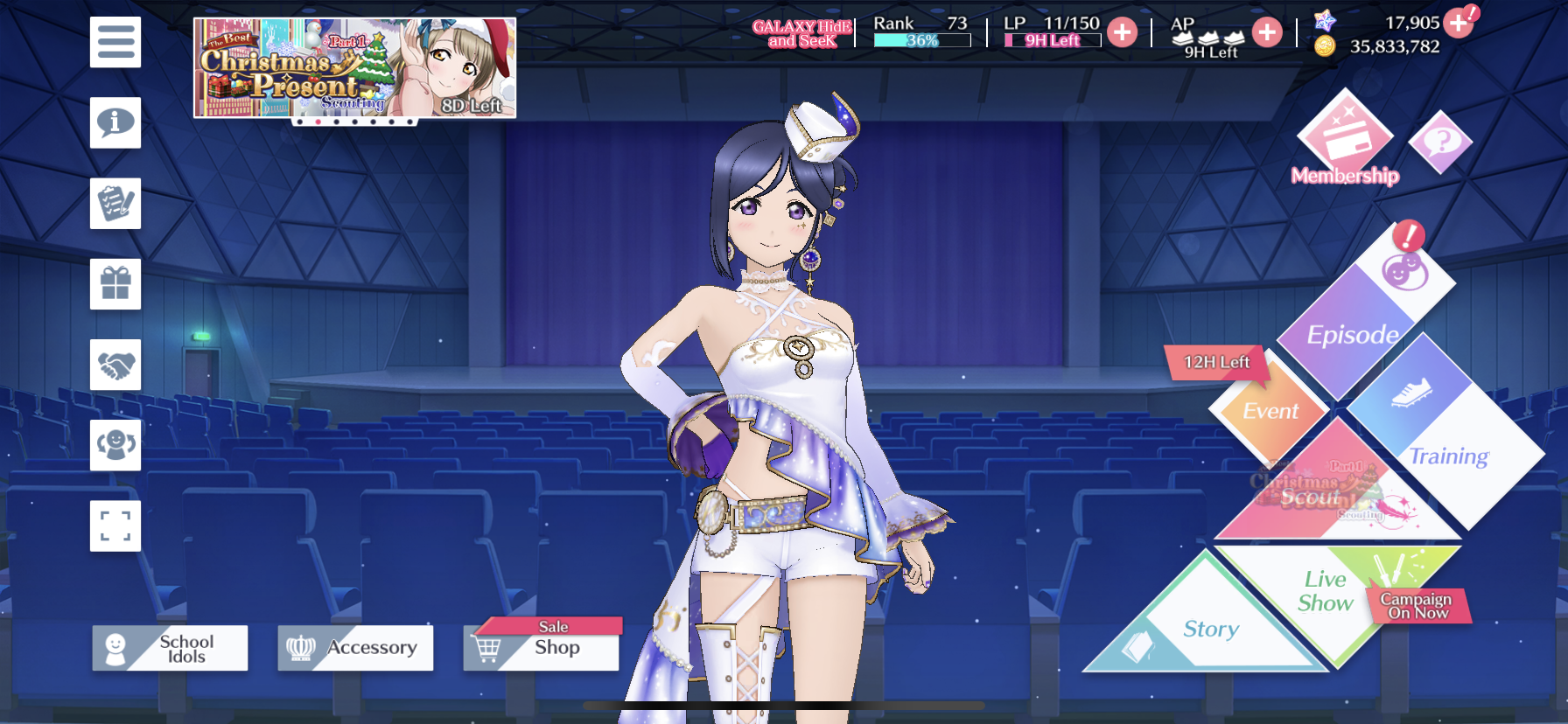Tap the partner switch face icon

coord(115,445)
